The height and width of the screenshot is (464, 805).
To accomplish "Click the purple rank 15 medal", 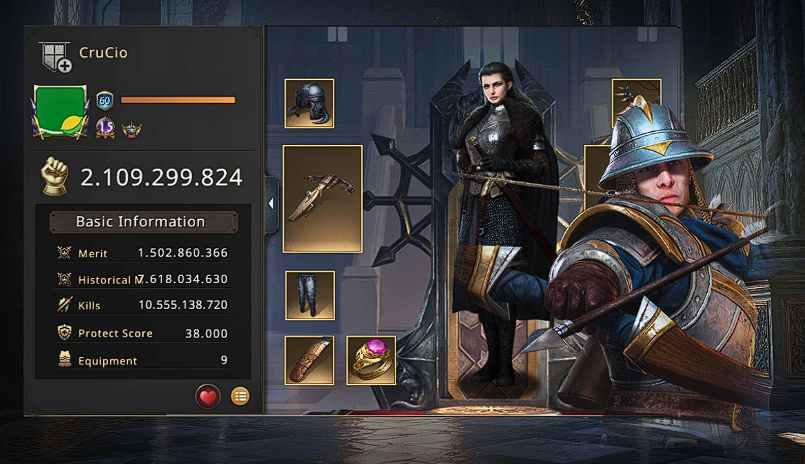I will click(105, 127).
